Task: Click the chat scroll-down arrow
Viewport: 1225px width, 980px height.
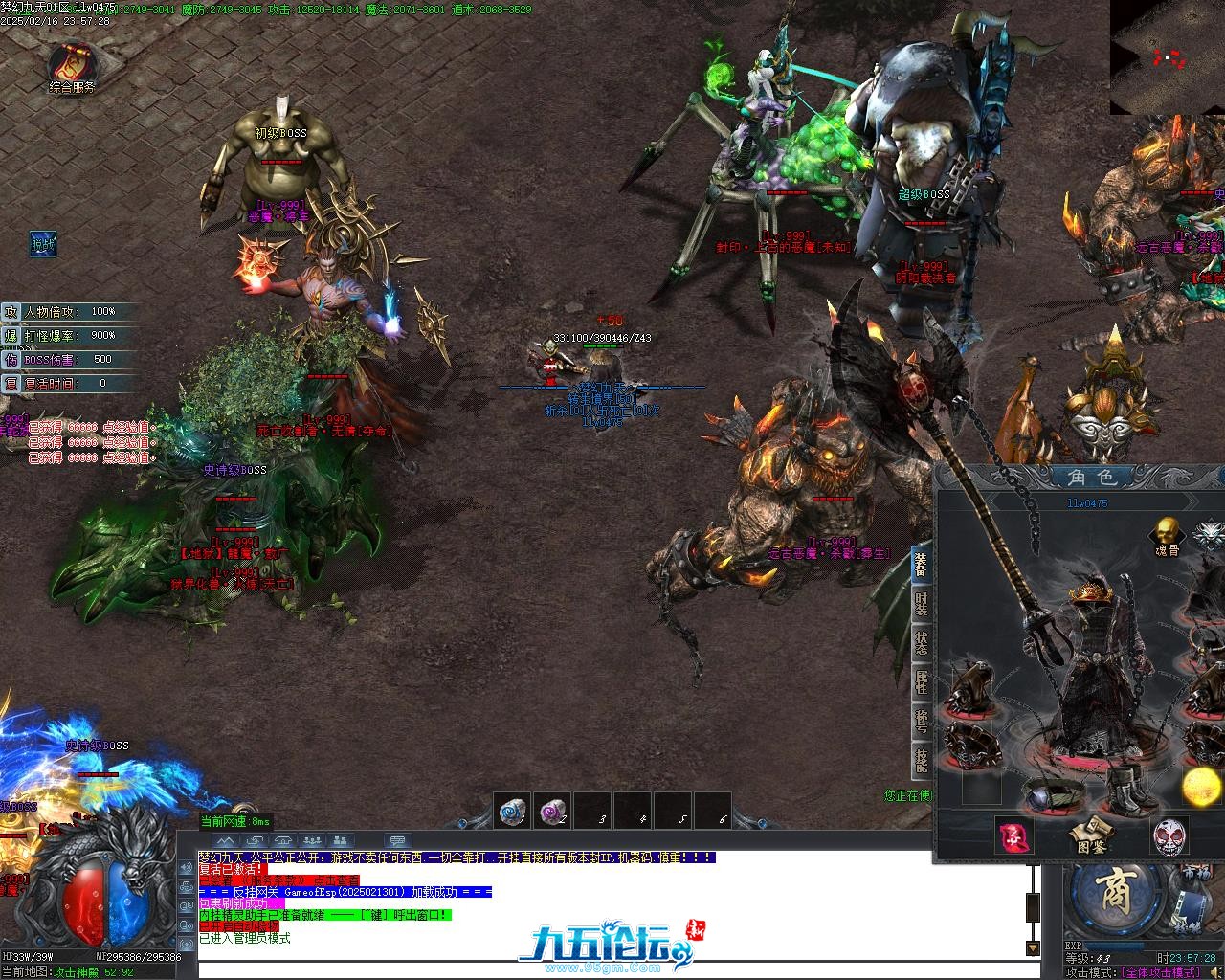Action: point(1033,947)
